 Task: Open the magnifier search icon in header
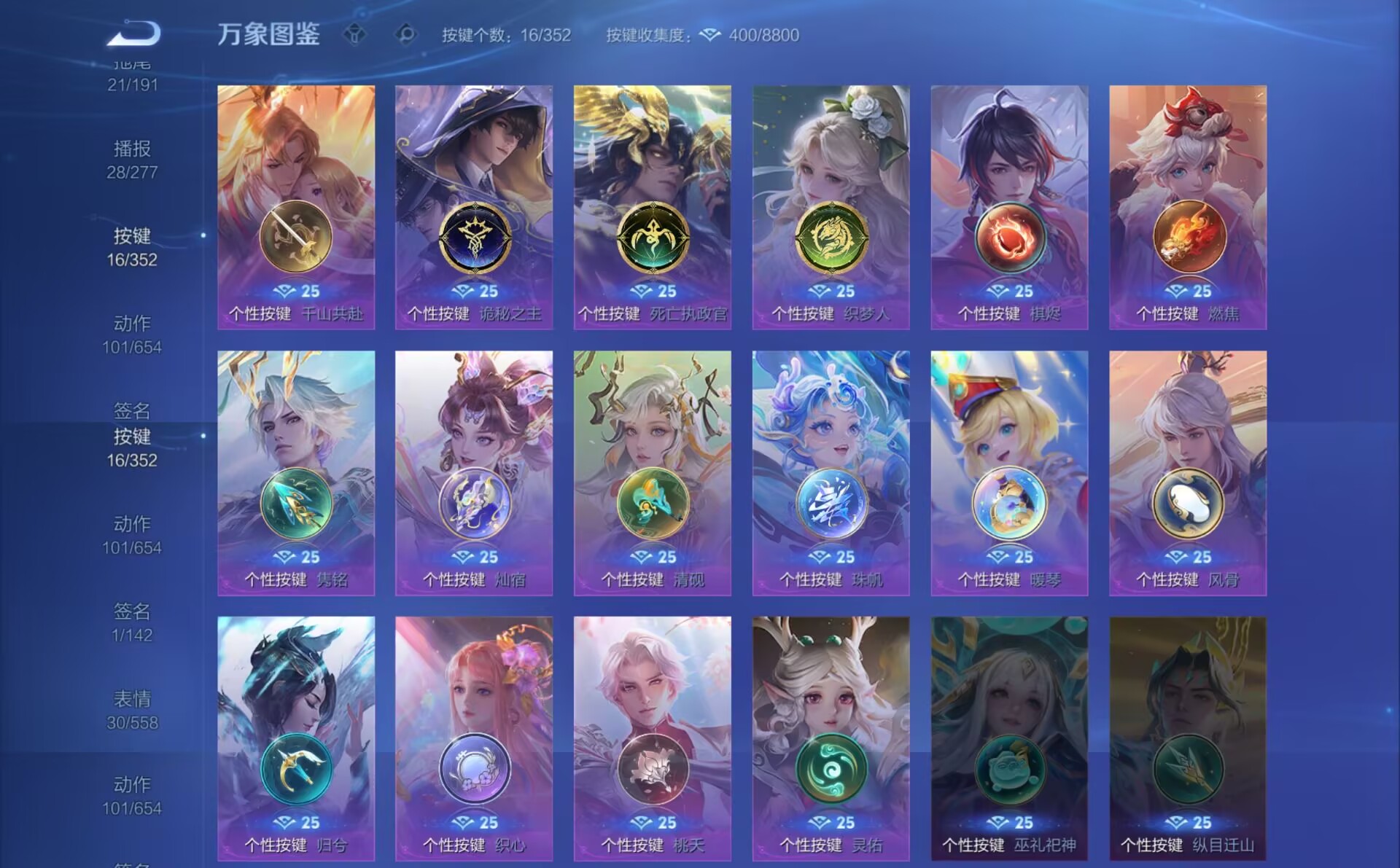pos(406,34)
